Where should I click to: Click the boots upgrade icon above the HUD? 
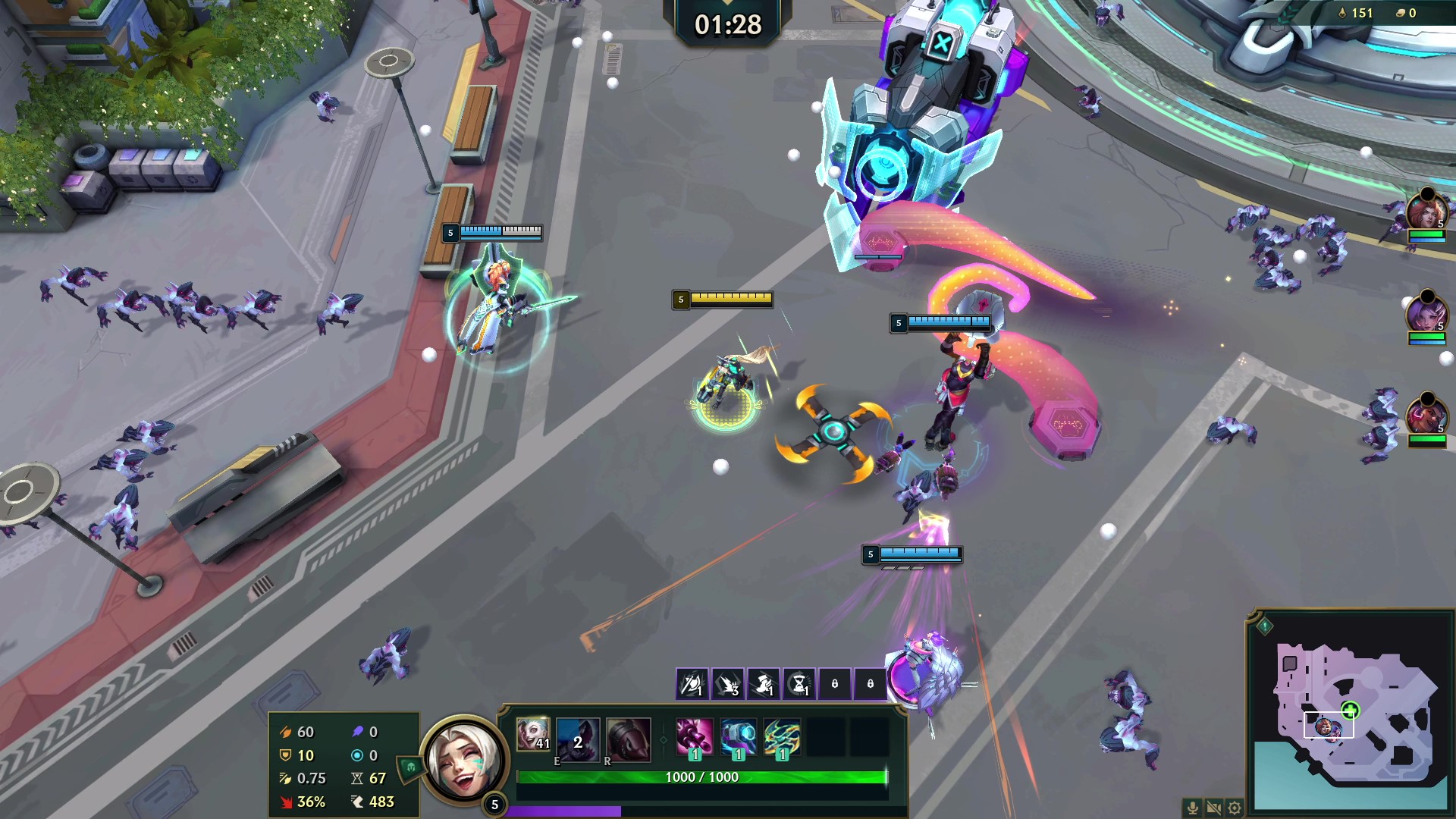pyautogui.click(x=762, y=683)
